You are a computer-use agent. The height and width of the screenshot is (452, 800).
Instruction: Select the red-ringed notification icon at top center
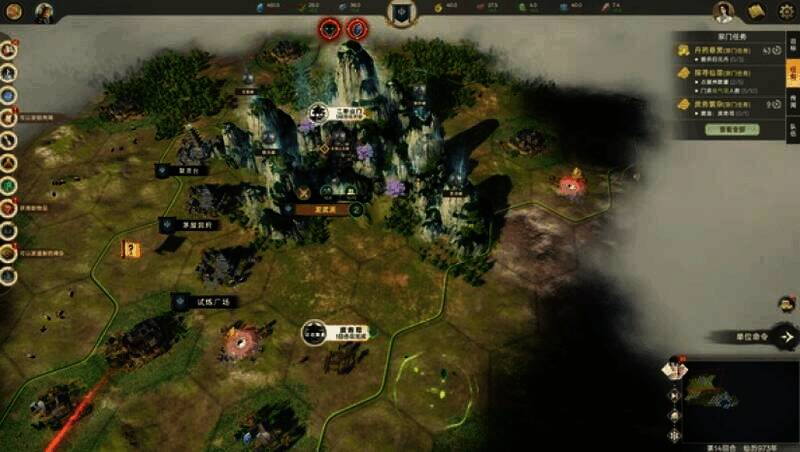(x=330, y=29)
